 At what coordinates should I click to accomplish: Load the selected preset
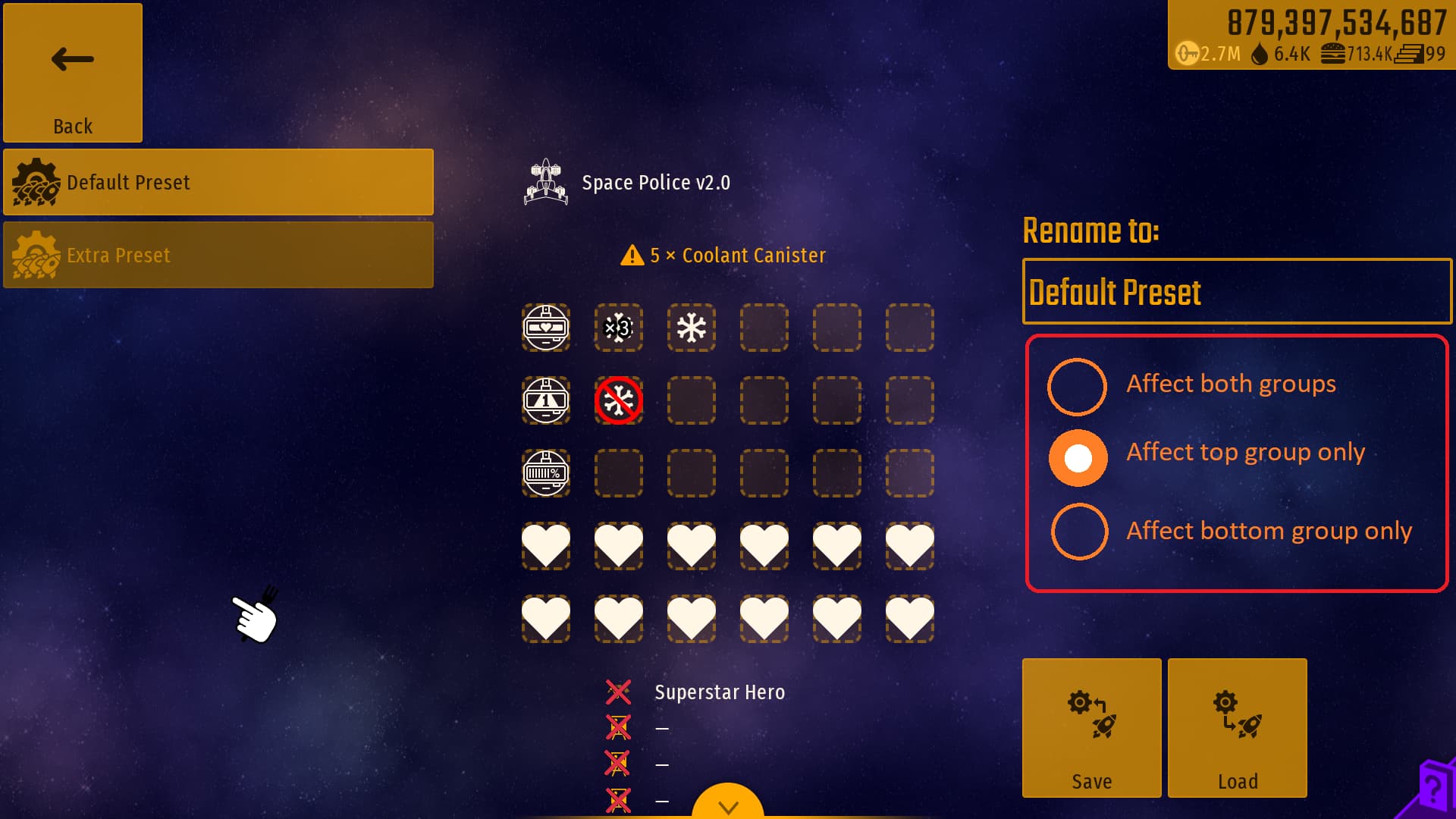click(1237, 727)
